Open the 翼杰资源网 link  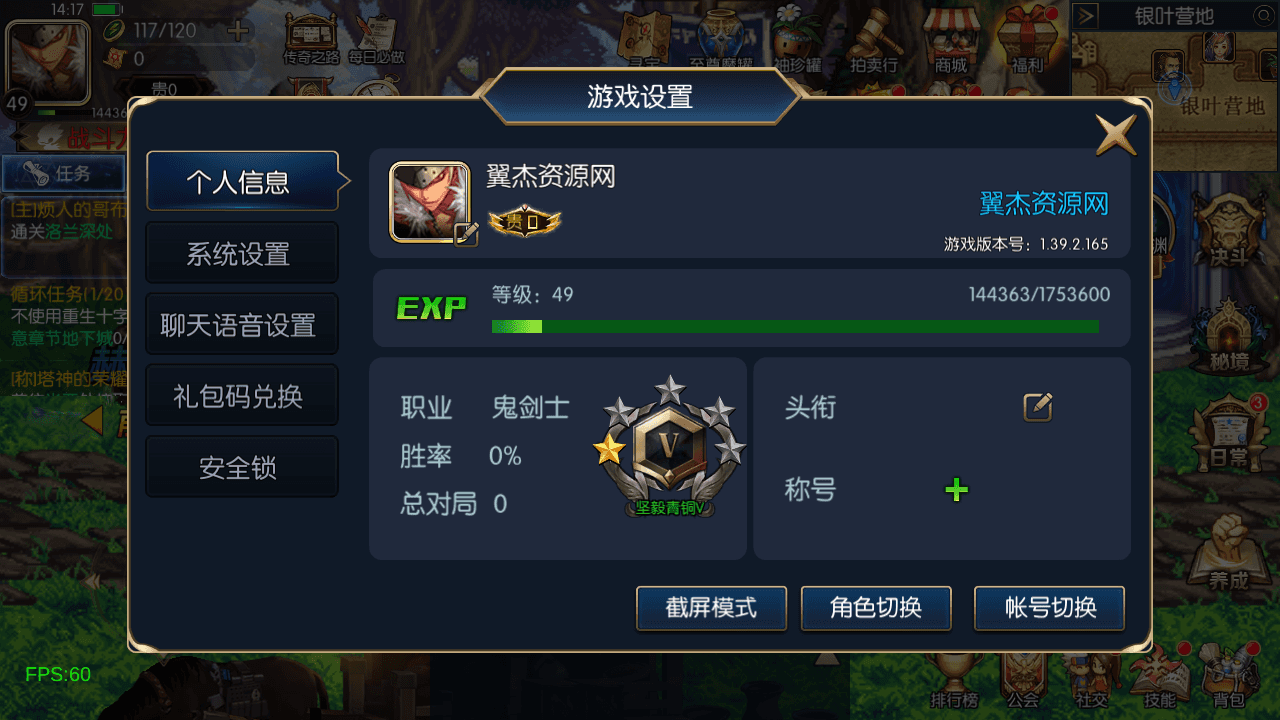[x=1043, y=203]
